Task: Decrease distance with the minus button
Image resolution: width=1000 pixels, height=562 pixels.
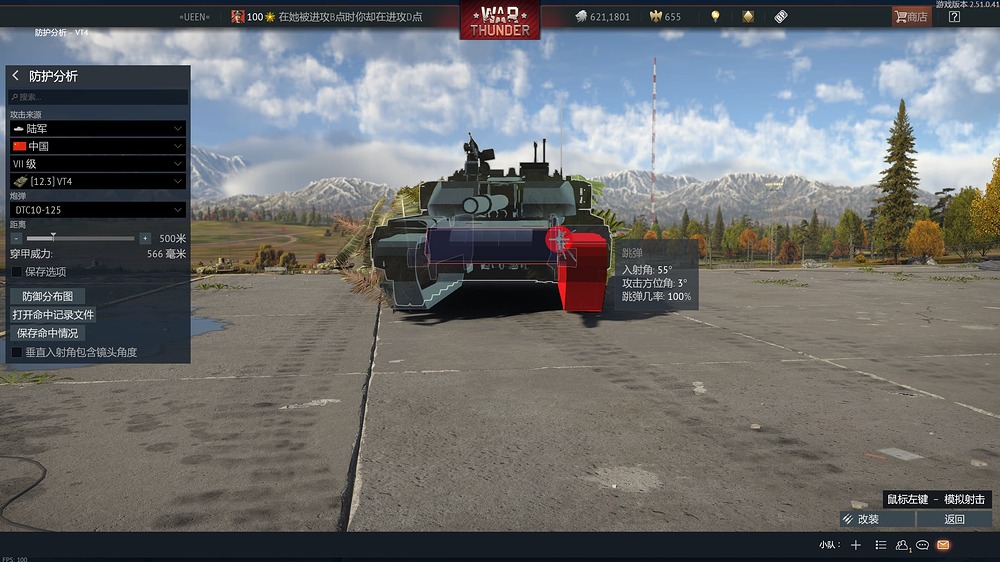Action: point(16,239)
